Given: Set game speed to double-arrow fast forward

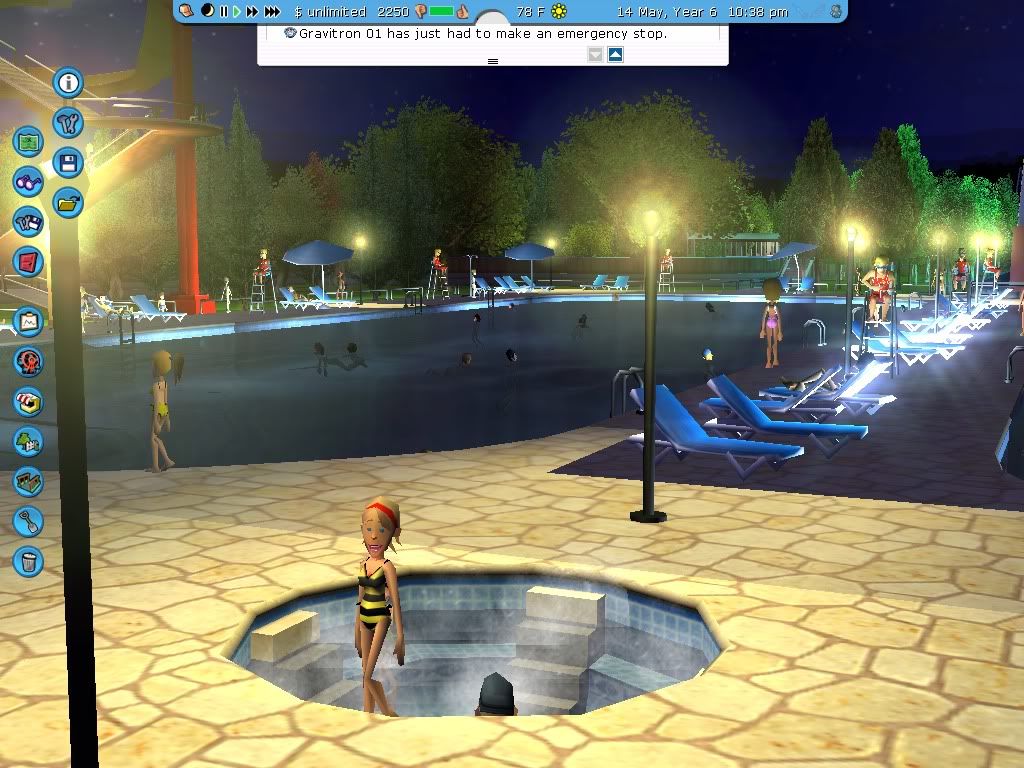Looking at the screenshot, I should tap(252, 11).
